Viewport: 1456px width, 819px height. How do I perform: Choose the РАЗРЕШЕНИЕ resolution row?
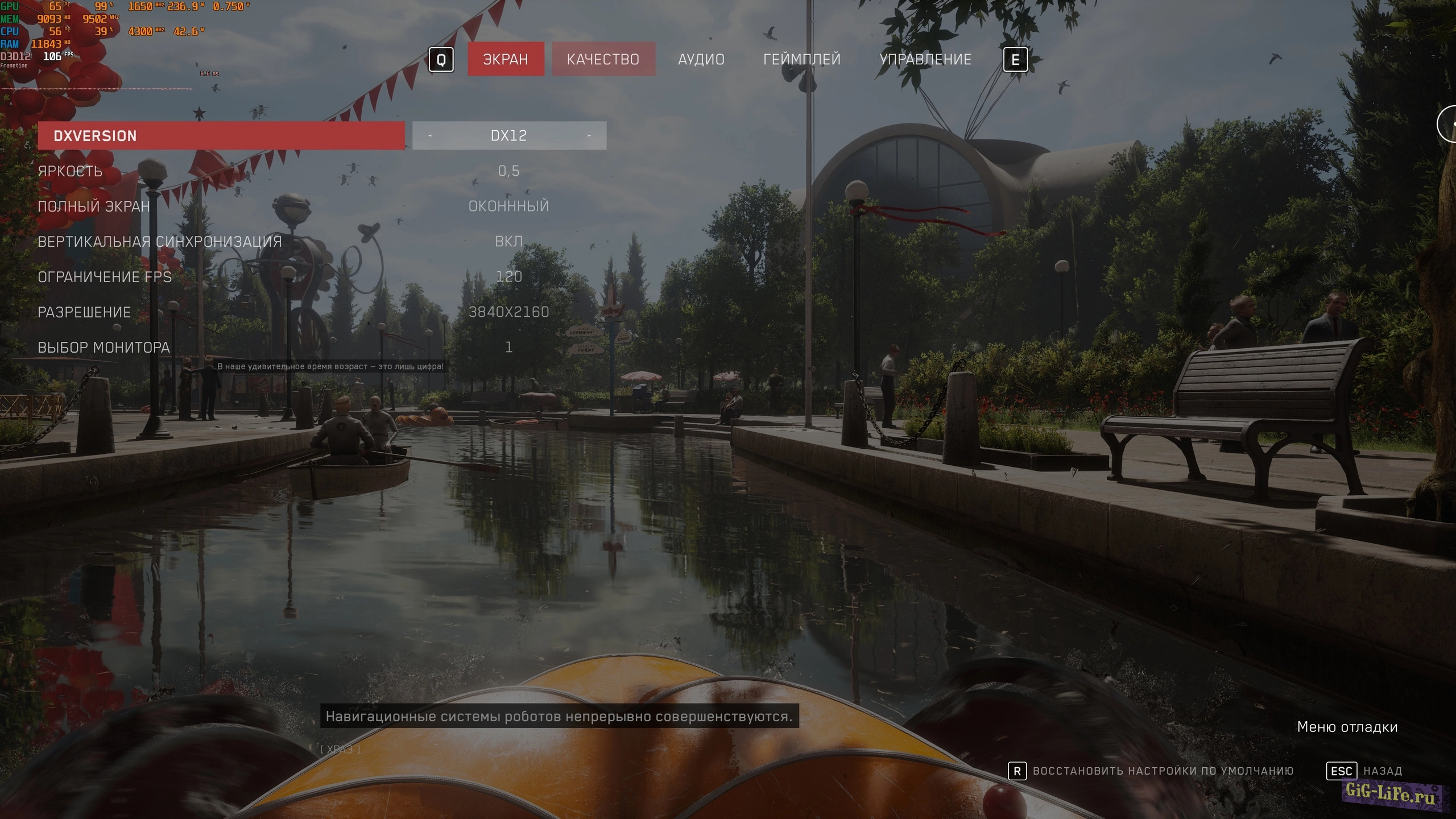click(x=84, y=312)
